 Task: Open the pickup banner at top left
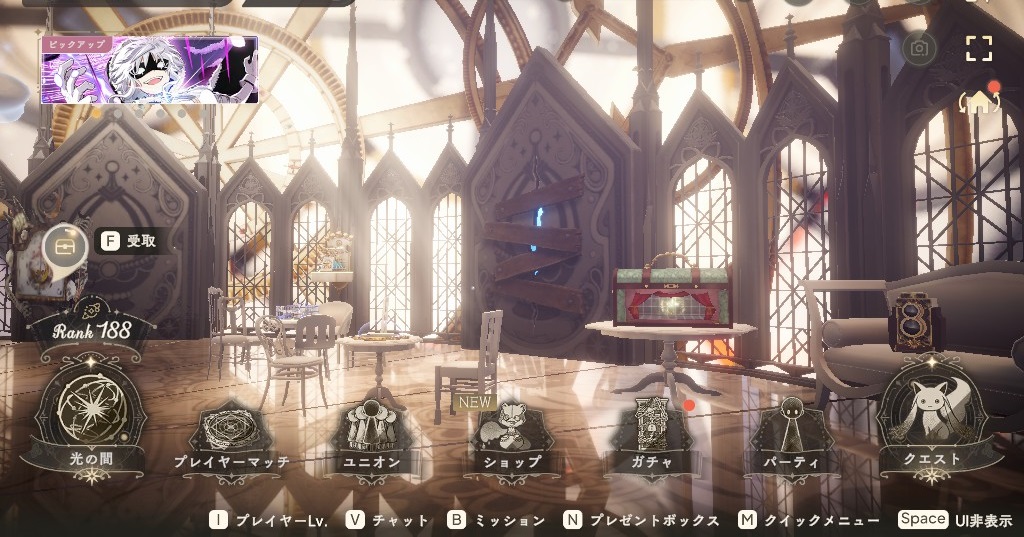pos(150,69)
